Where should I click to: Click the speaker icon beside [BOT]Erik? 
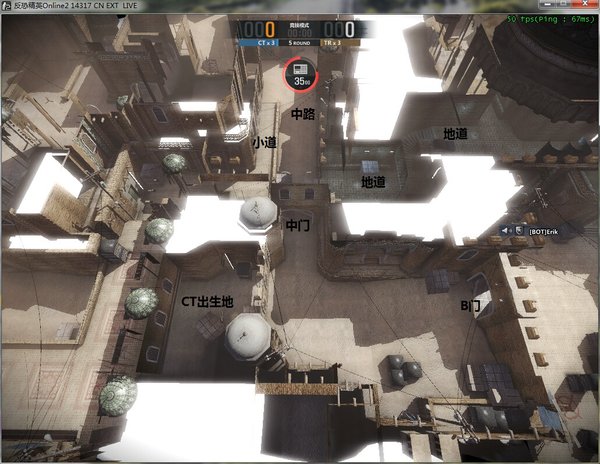[x=508, y=231]
